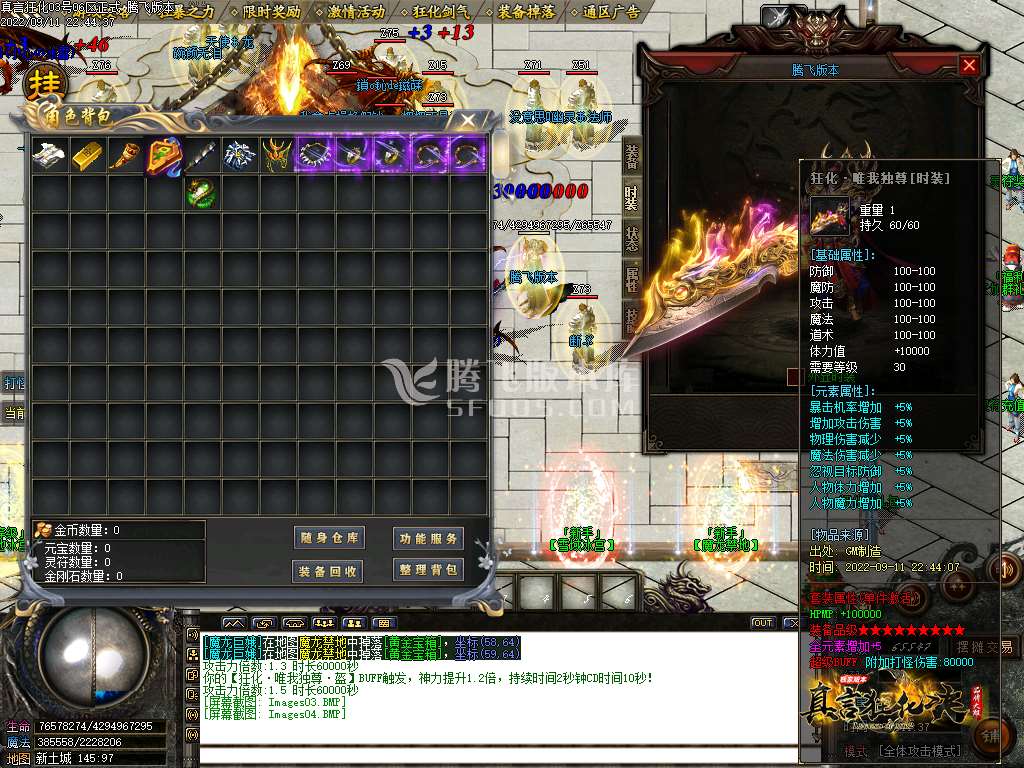This screenshot has width=1024, height=768.
Task: Close the character bag window
Action: [x=468, y=121]
